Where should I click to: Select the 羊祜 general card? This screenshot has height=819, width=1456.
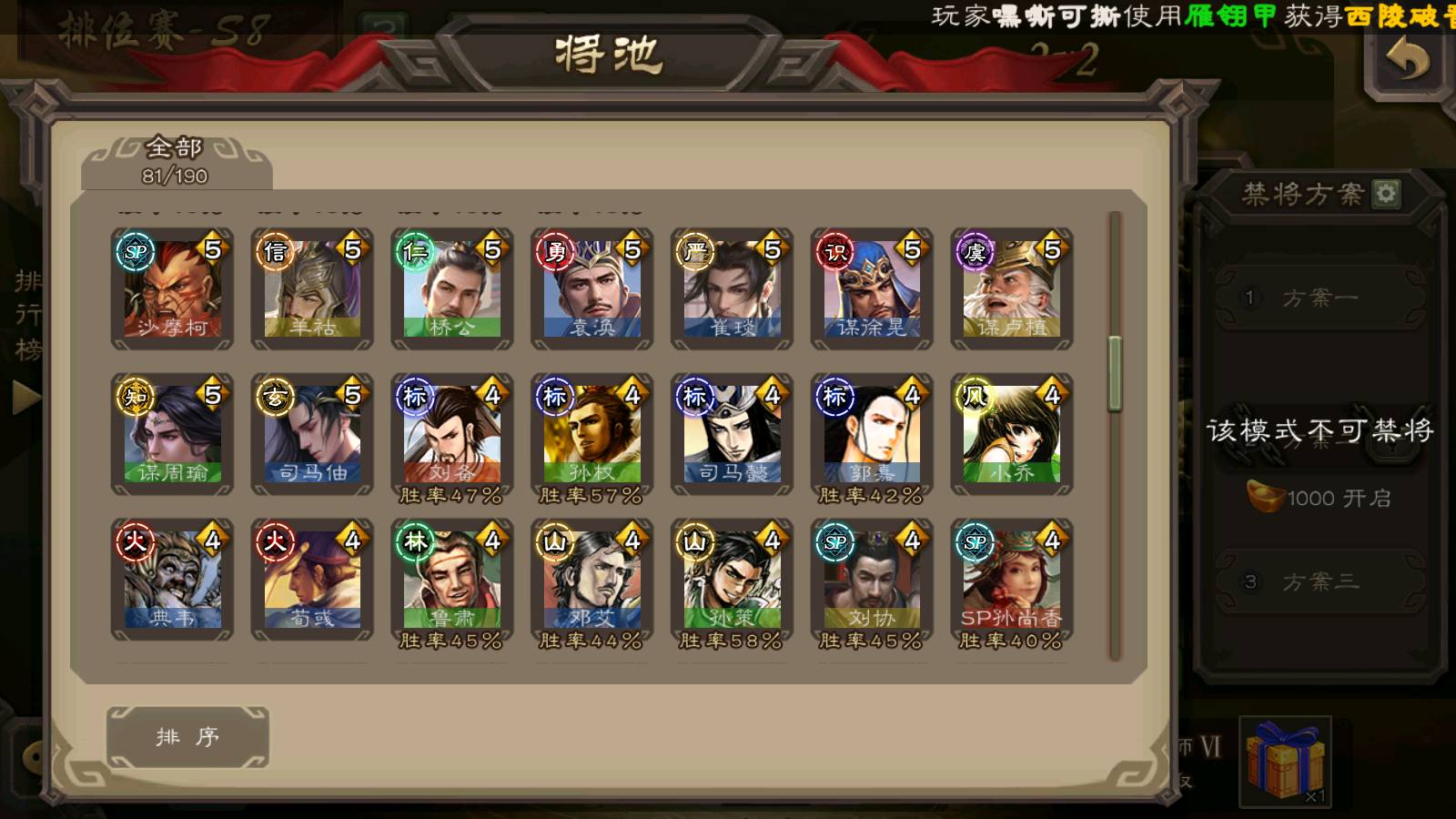pyautogui.click(x=312, y=288)
